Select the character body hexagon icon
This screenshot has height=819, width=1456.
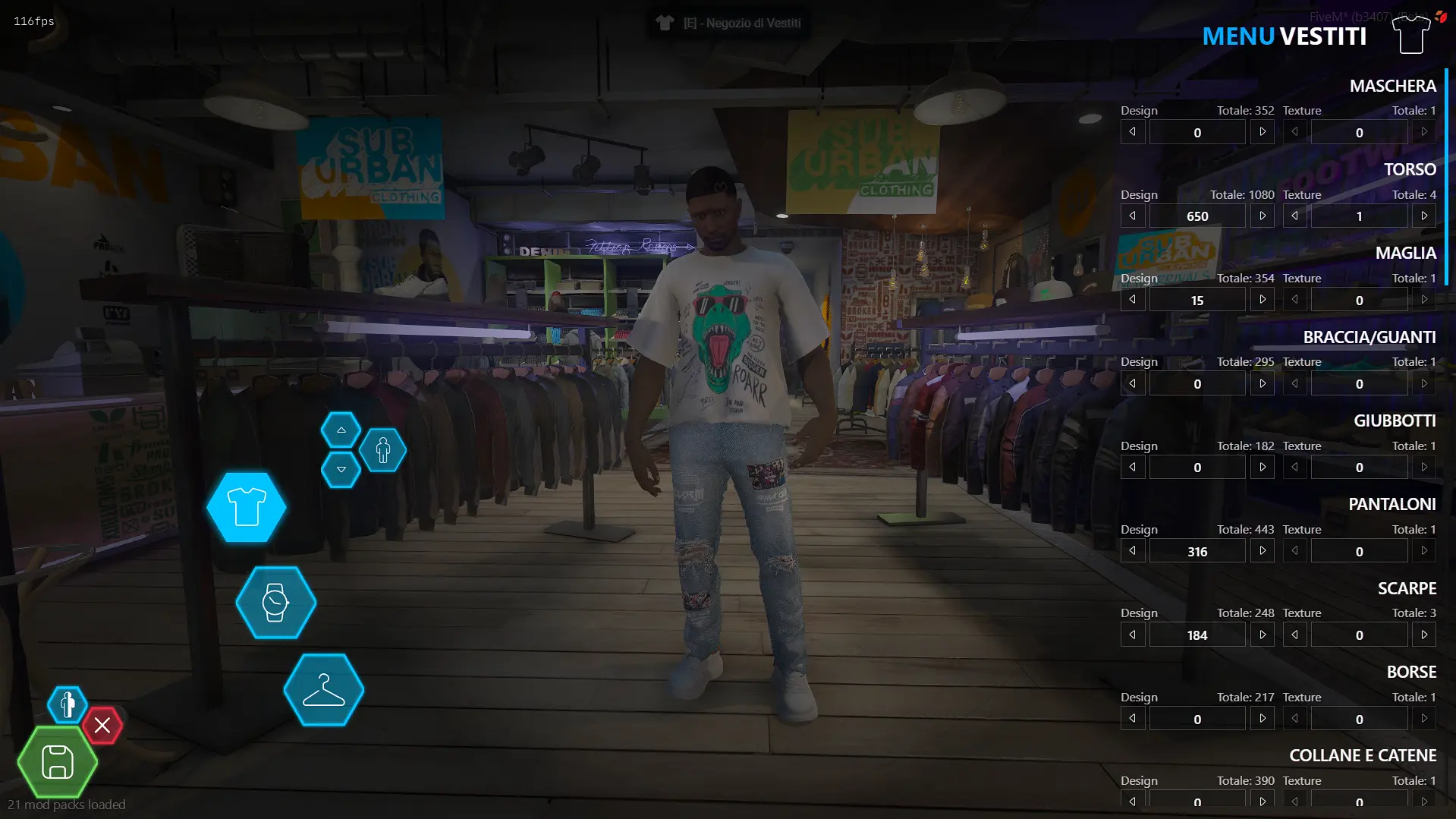(384, 450)
